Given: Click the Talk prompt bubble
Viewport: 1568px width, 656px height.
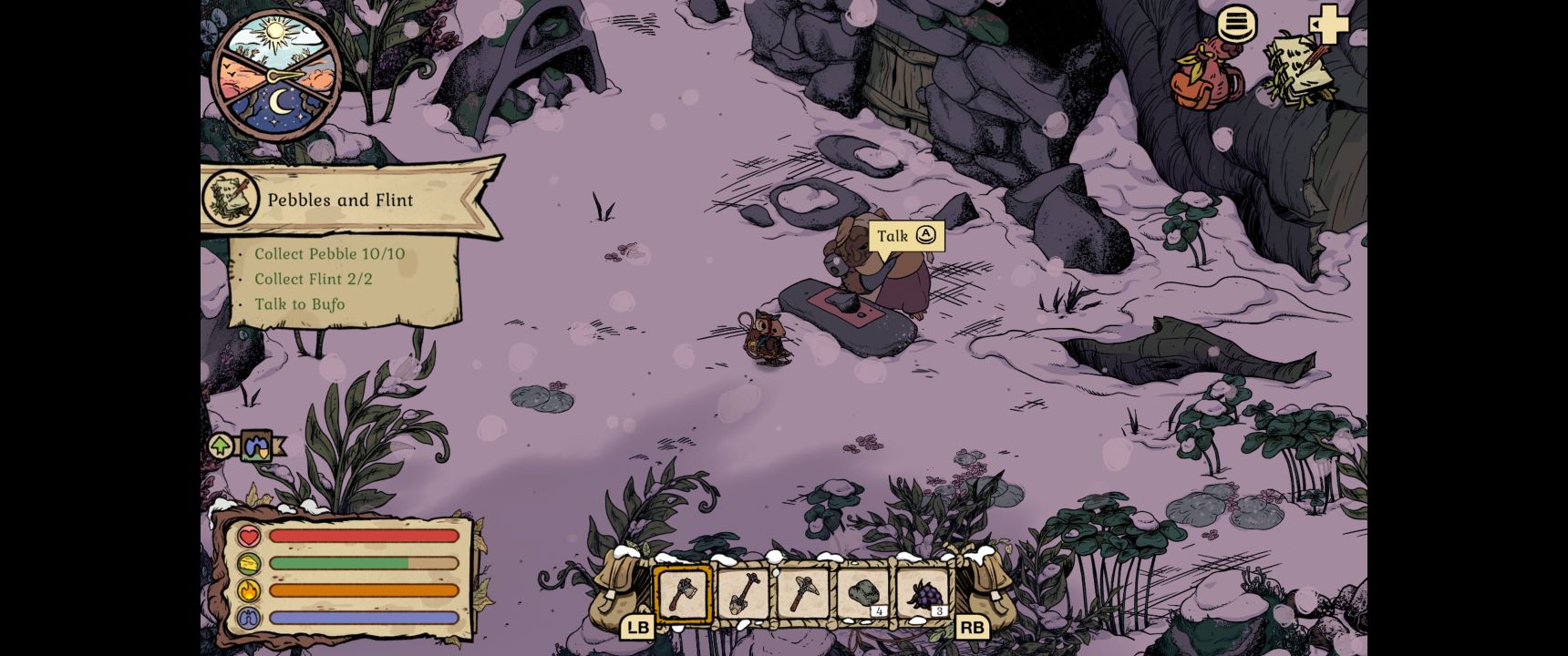Looking at the screenshot, I should tap(906, 236).
